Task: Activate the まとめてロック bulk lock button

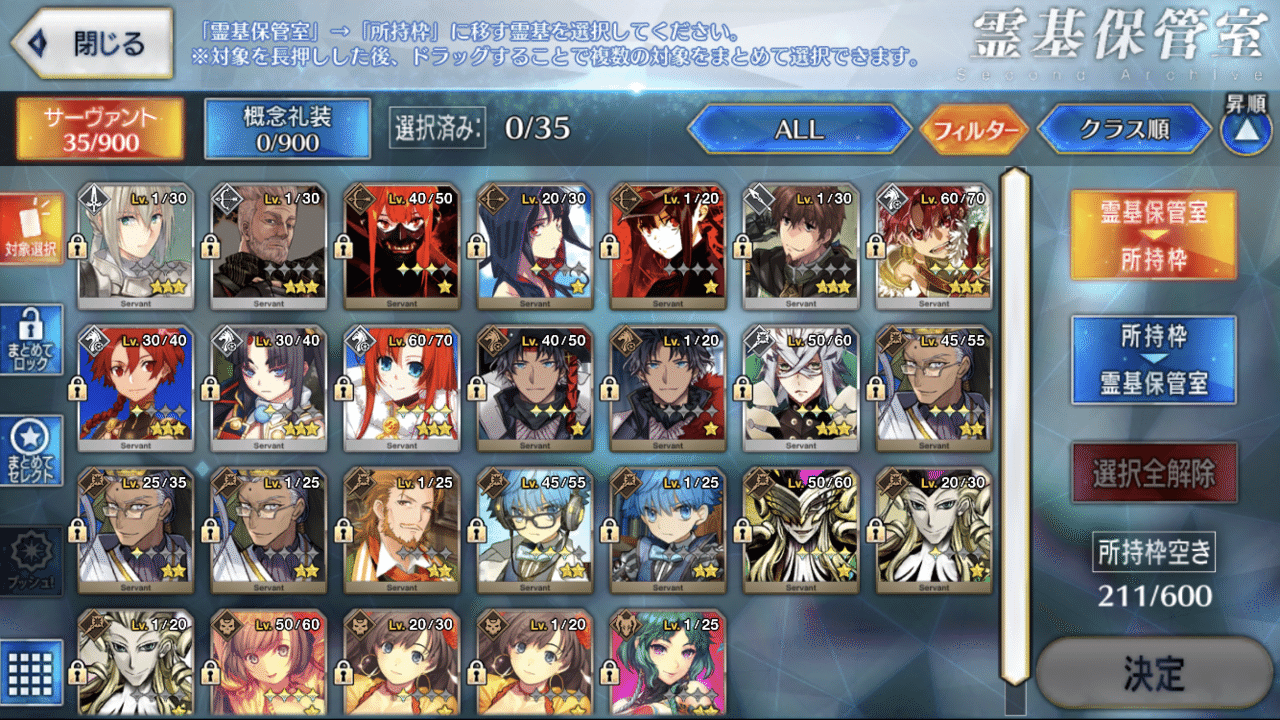Action: (x=32, y=340)
